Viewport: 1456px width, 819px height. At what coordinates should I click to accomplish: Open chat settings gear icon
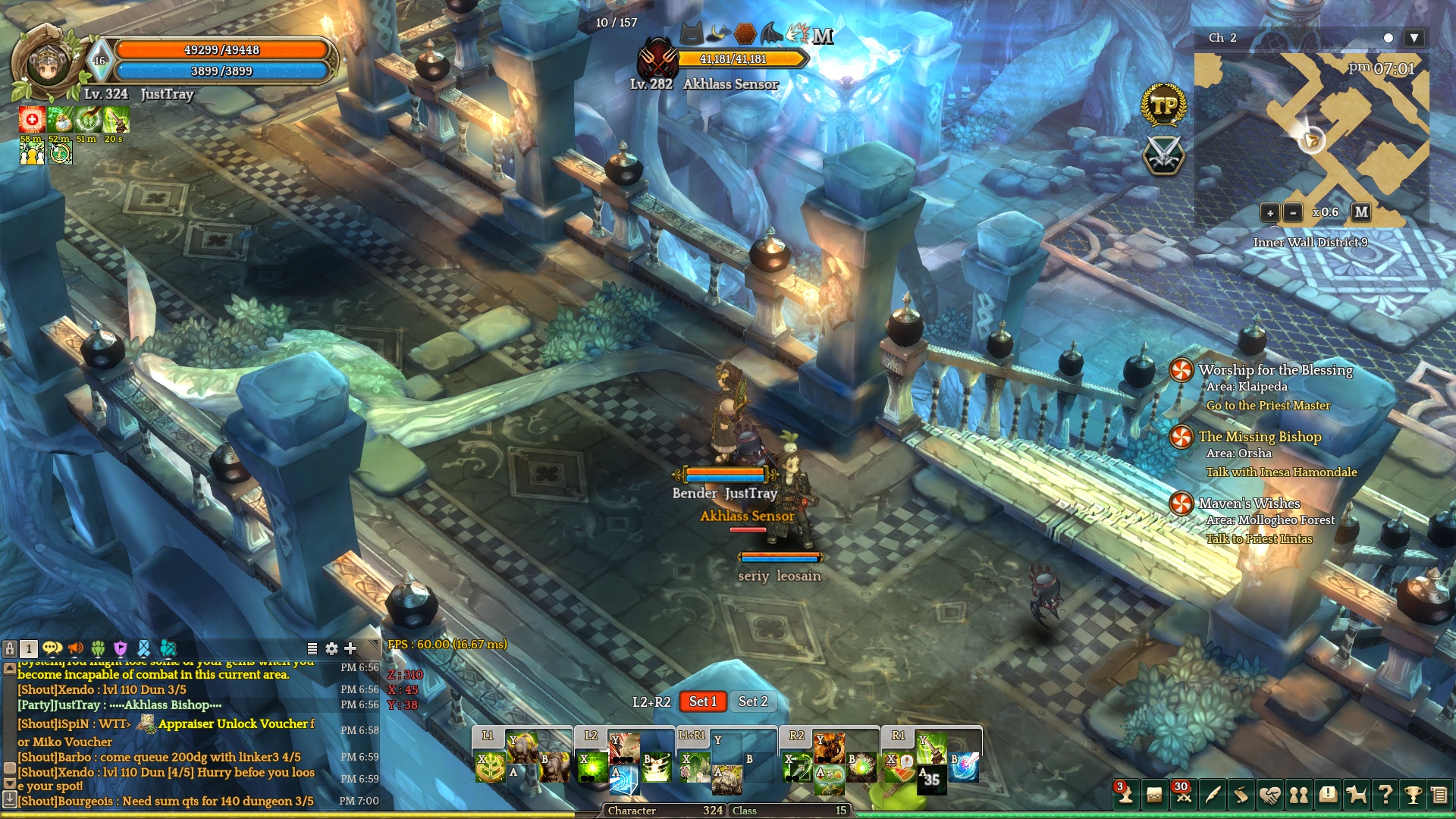pos(331,648)
